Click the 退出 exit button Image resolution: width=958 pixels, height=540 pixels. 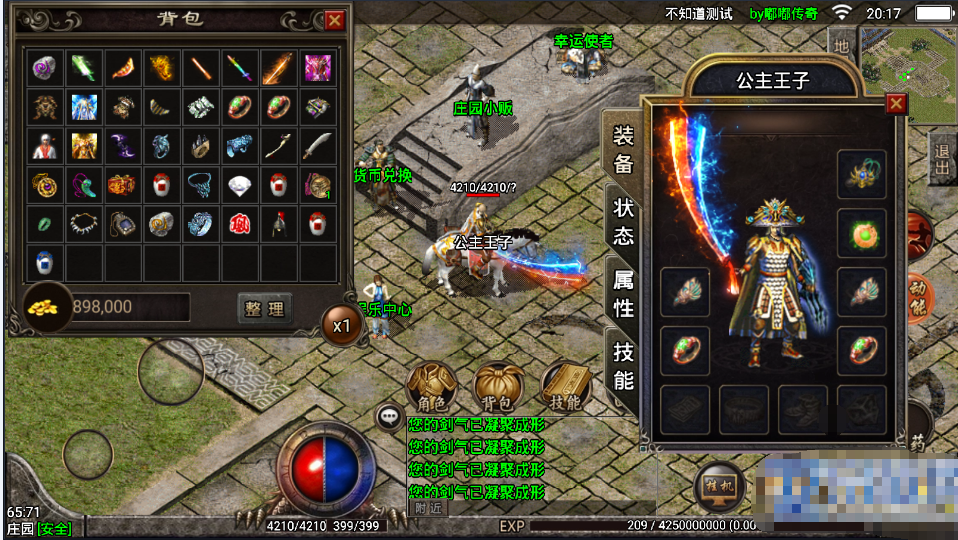click(940, 160)
